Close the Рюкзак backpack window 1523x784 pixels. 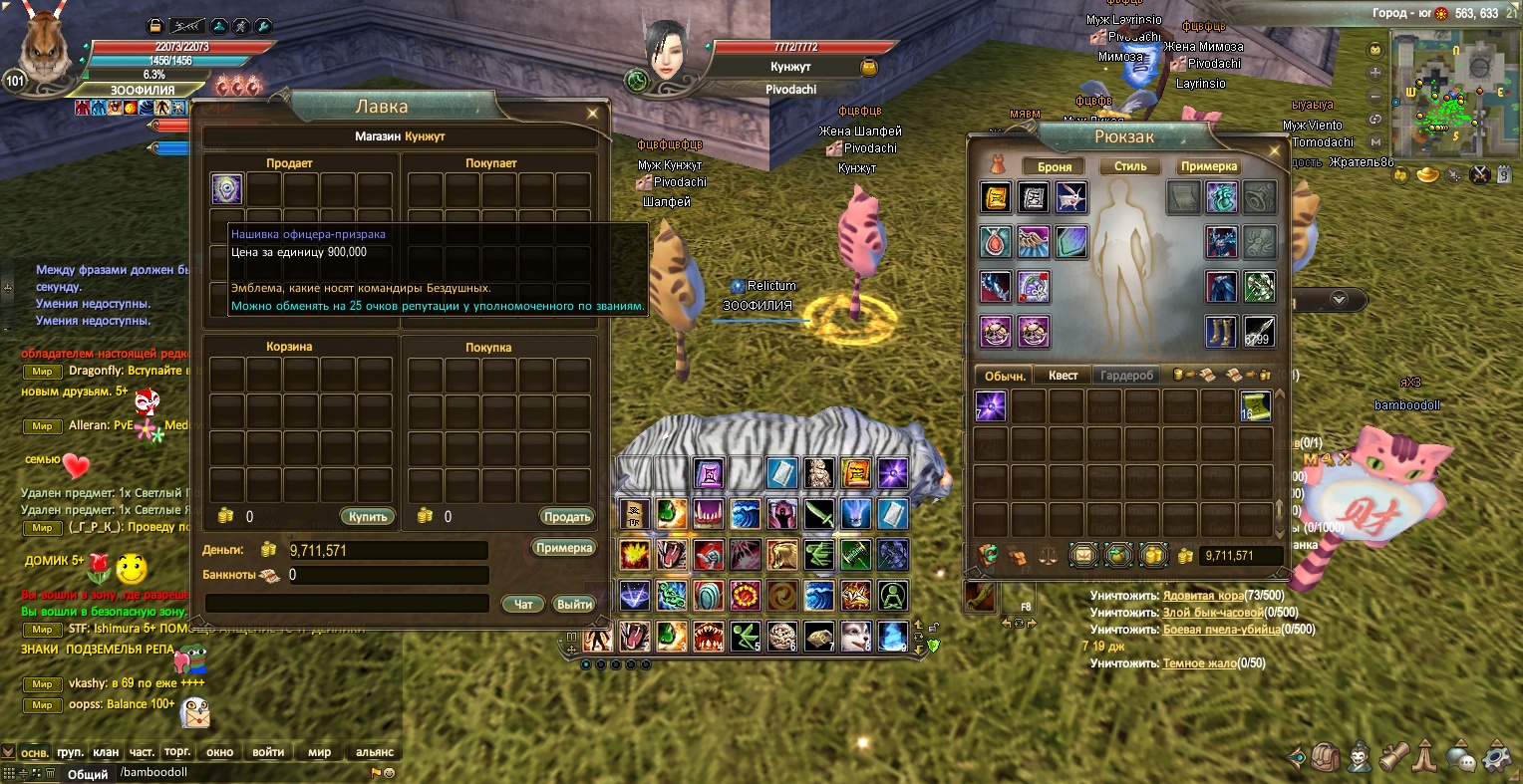click(x=1274, y=151)
